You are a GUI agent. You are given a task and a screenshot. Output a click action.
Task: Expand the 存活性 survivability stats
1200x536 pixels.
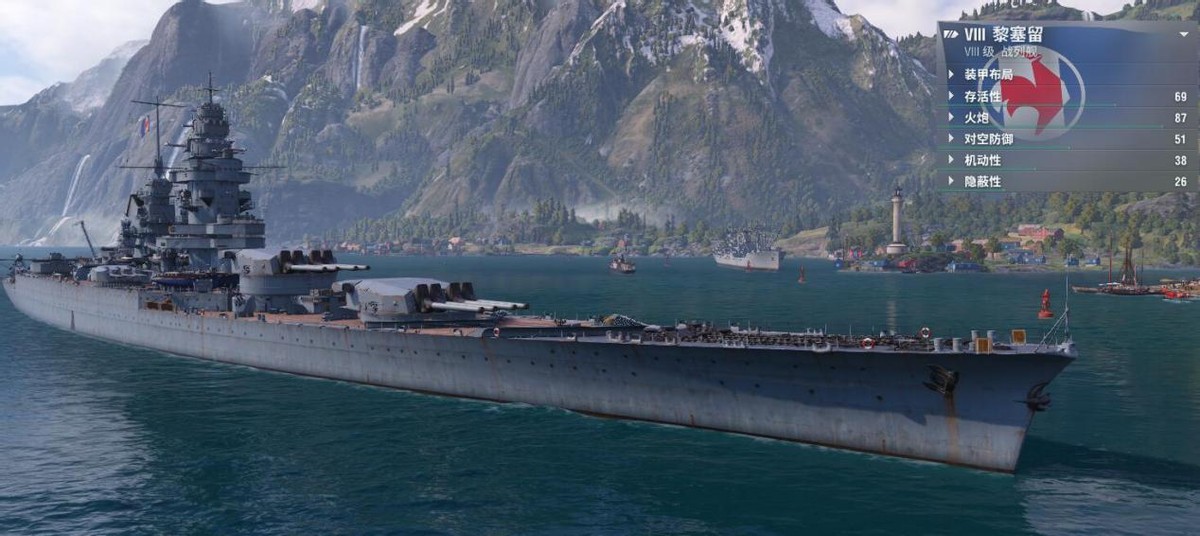pyautogui.click(x=982, y=97)
